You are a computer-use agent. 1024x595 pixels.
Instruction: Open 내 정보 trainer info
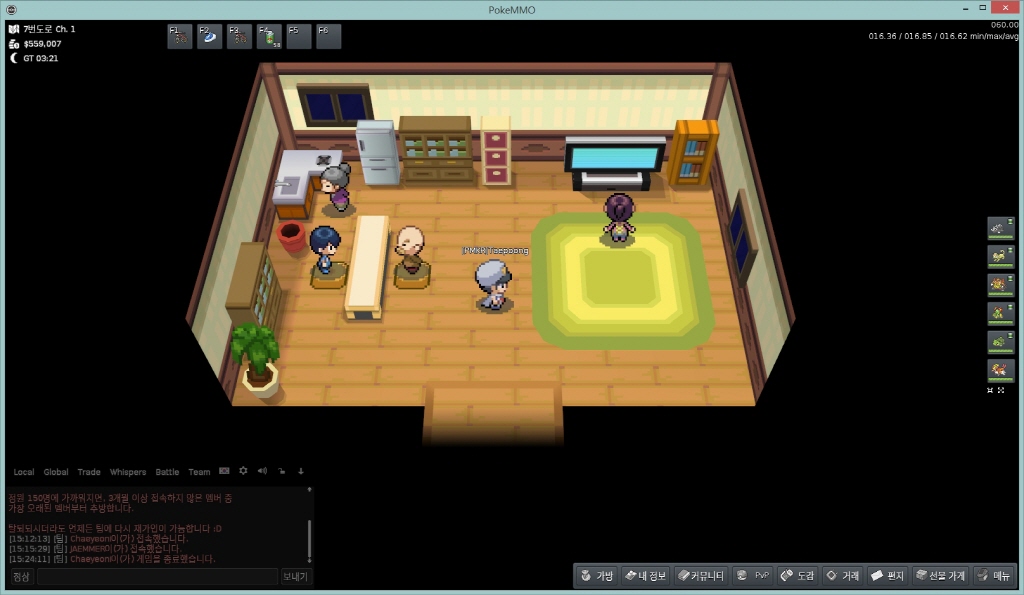point(645,576)
